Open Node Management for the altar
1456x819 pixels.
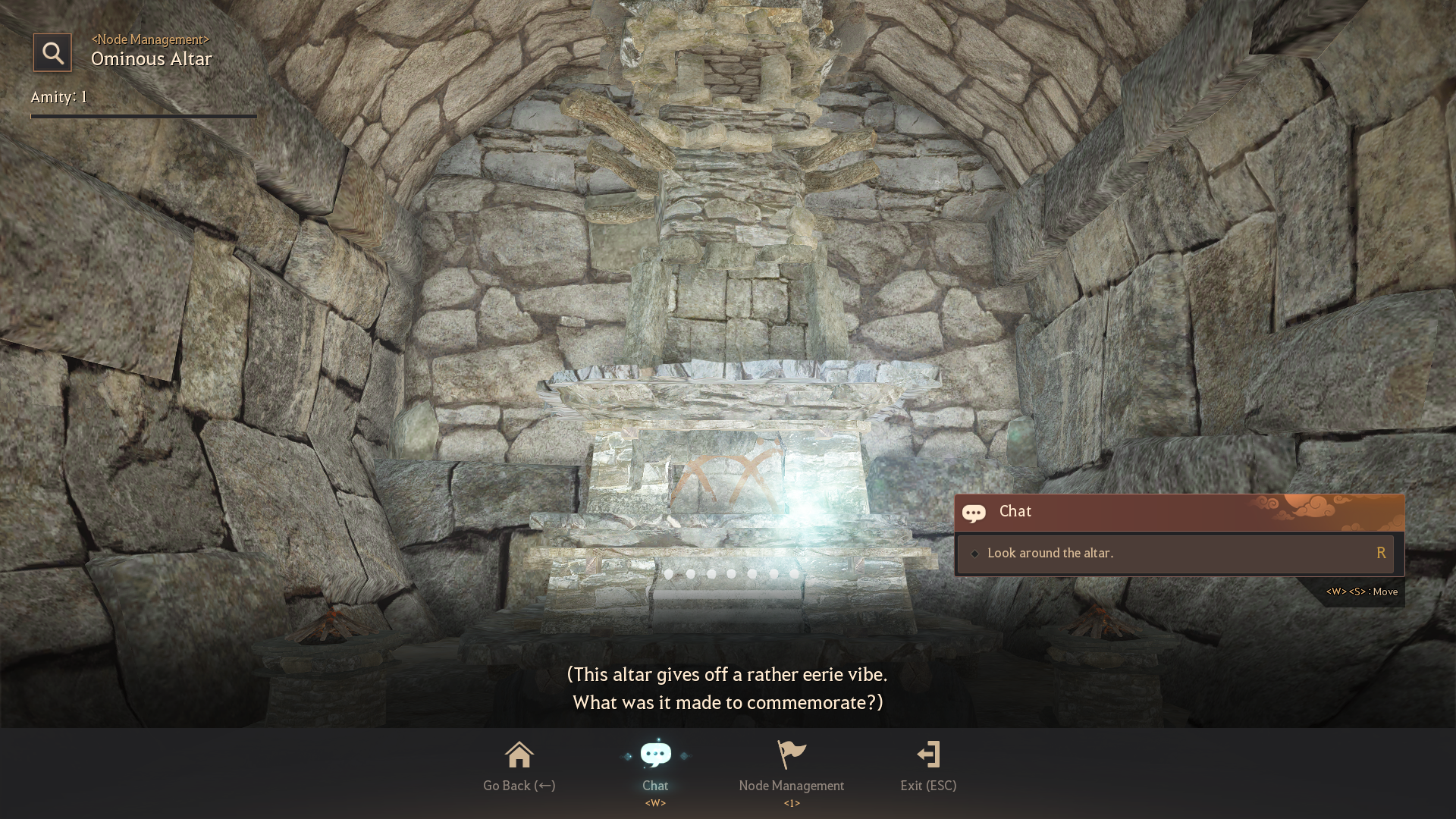point(792,766)
